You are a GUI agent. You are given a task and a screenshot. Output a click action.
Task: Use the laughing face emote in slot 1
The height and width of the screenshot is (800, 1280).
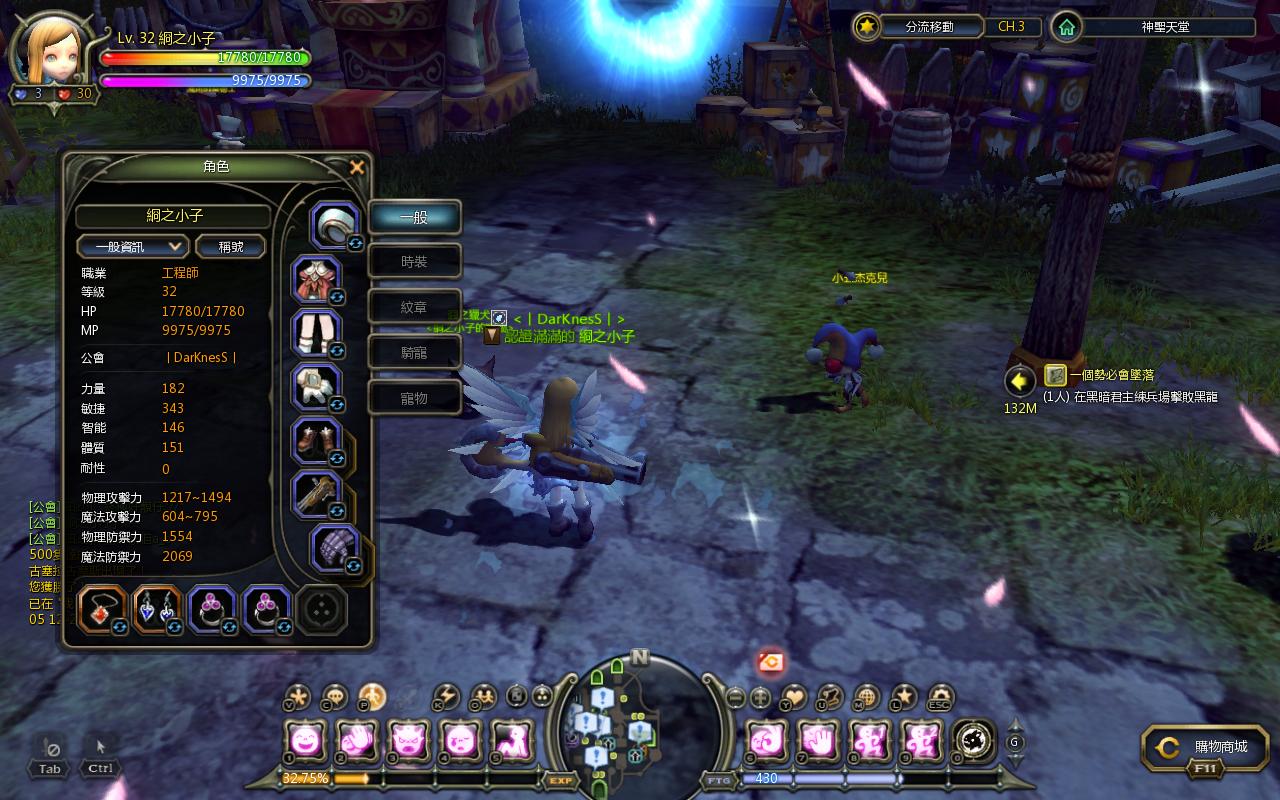(305, 742)
